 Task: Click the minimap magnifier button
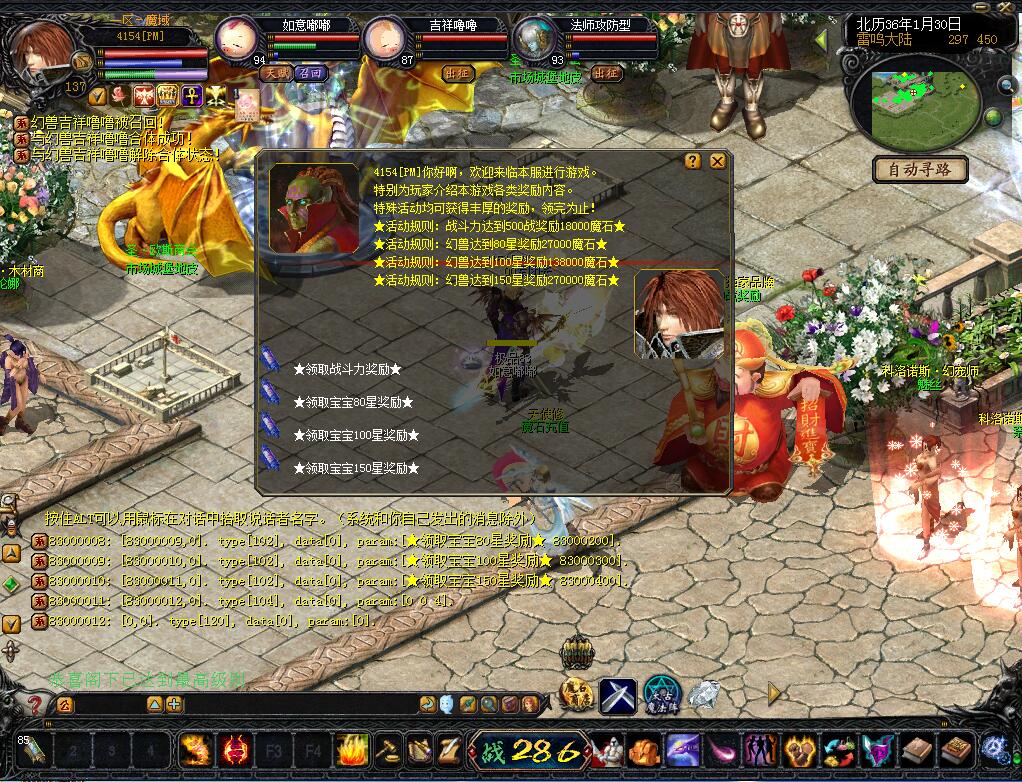click(1007, 87)
